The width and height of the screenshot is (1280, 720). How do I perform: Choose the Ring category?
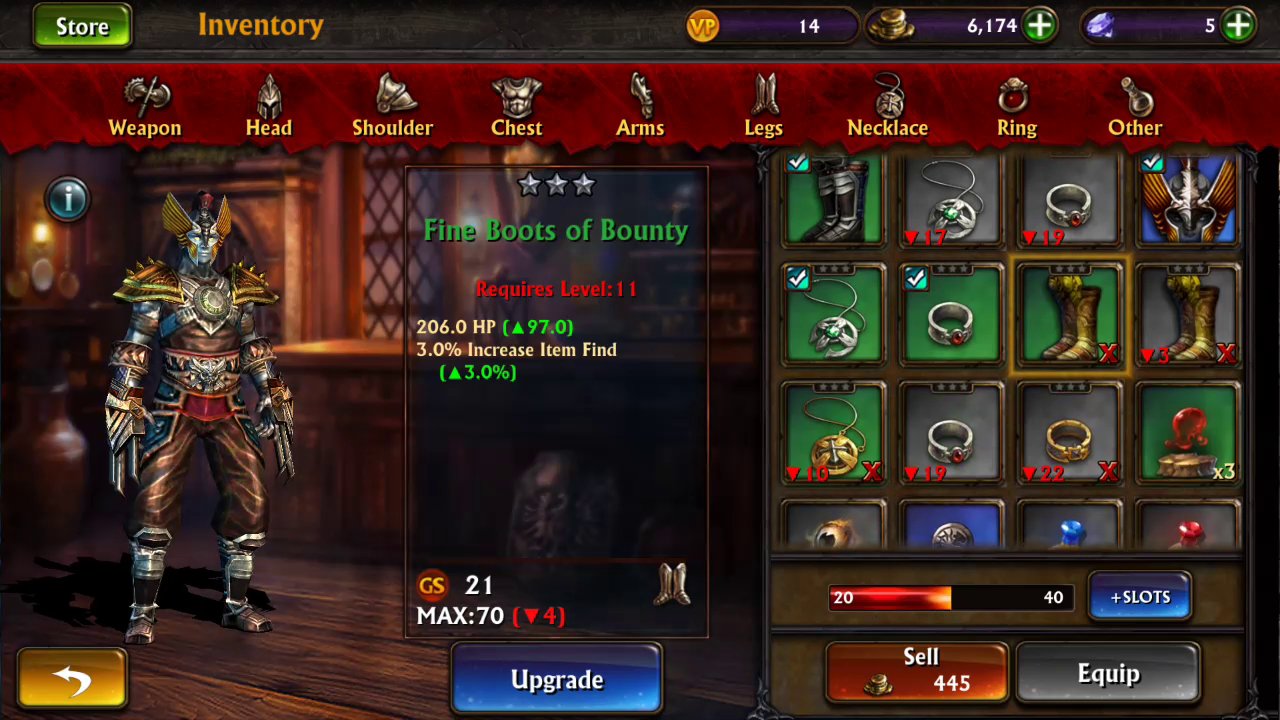tap(1016, 107)
